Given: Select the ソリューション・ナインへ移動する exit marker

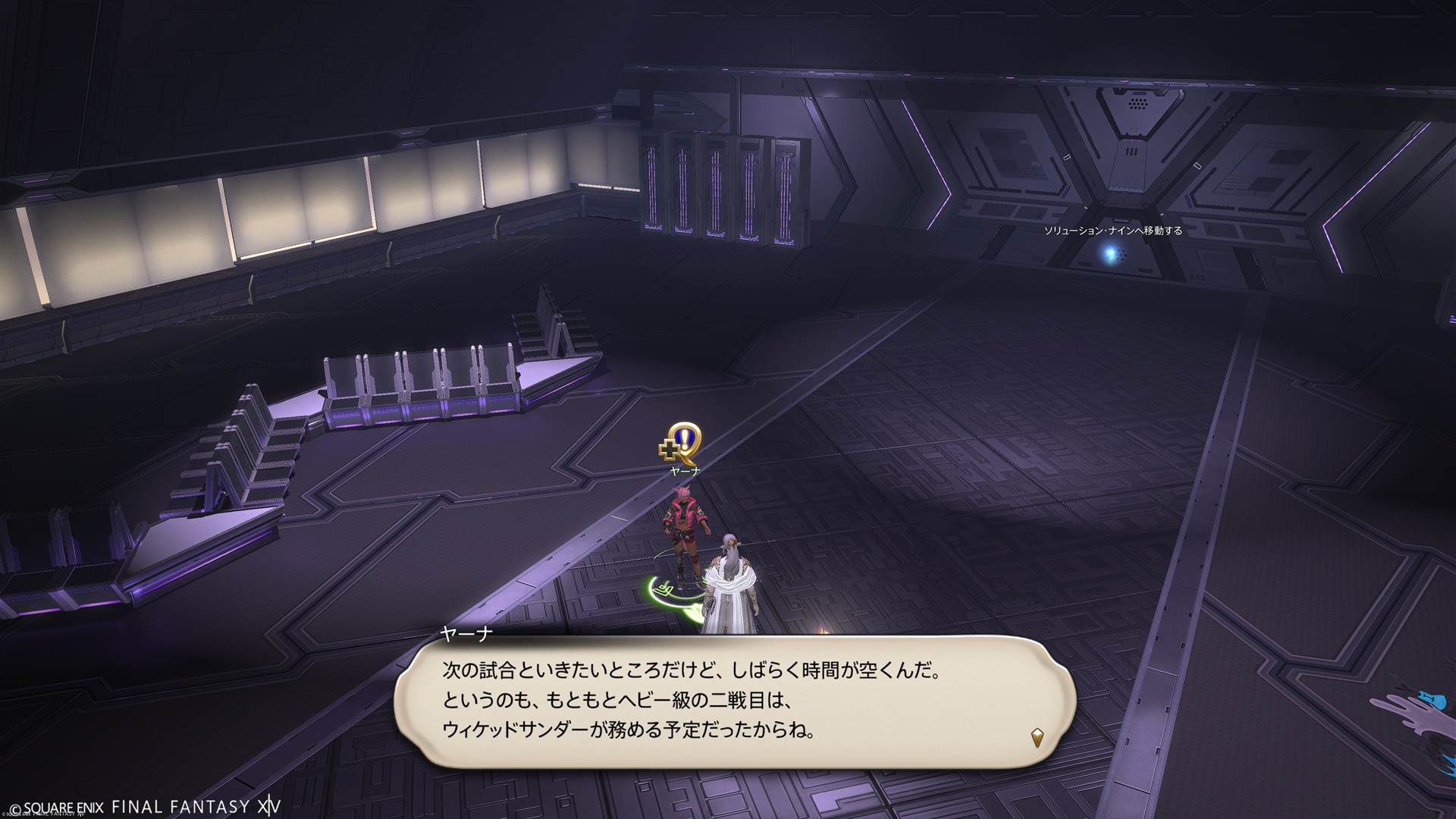Looking at the screenshot, I should point(1112,253).
